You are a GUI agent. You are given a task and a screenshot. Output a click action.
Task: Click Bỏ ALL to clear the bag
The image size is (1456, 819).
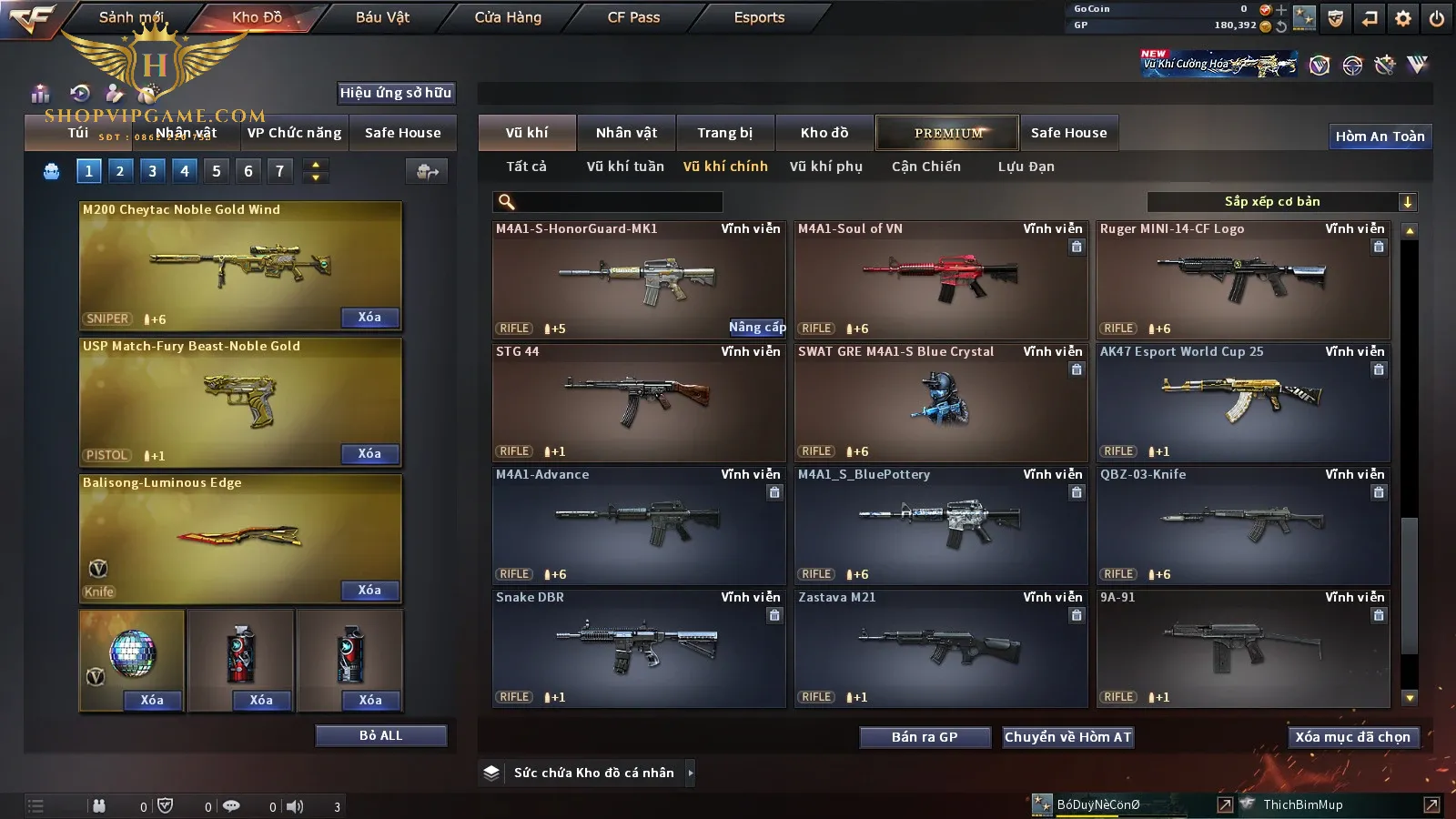tap(380, 735)
